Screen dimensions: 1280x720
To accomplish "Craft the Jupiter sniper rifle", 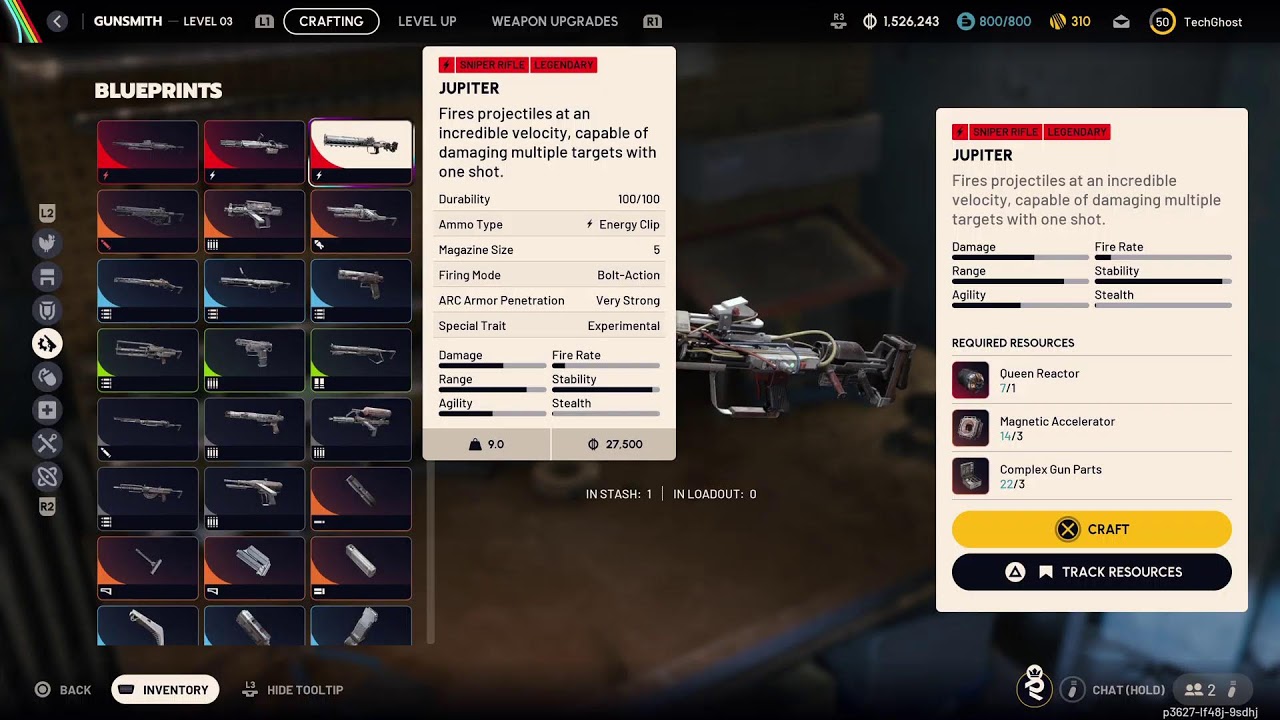I will click(1091, 529).
